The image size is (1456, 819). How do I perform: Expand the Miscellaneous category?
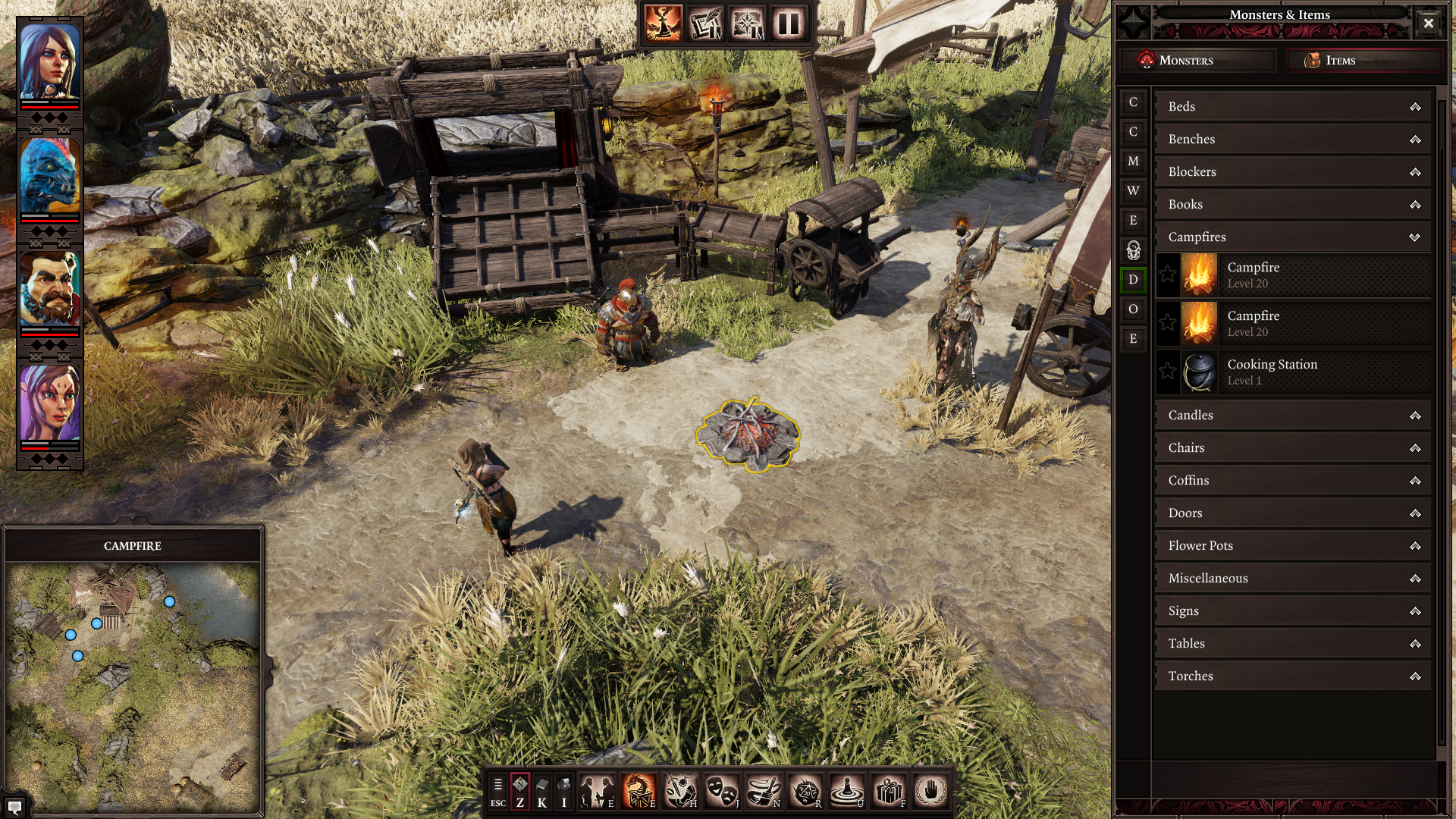pyautogui.click(x=1292, y=579)
